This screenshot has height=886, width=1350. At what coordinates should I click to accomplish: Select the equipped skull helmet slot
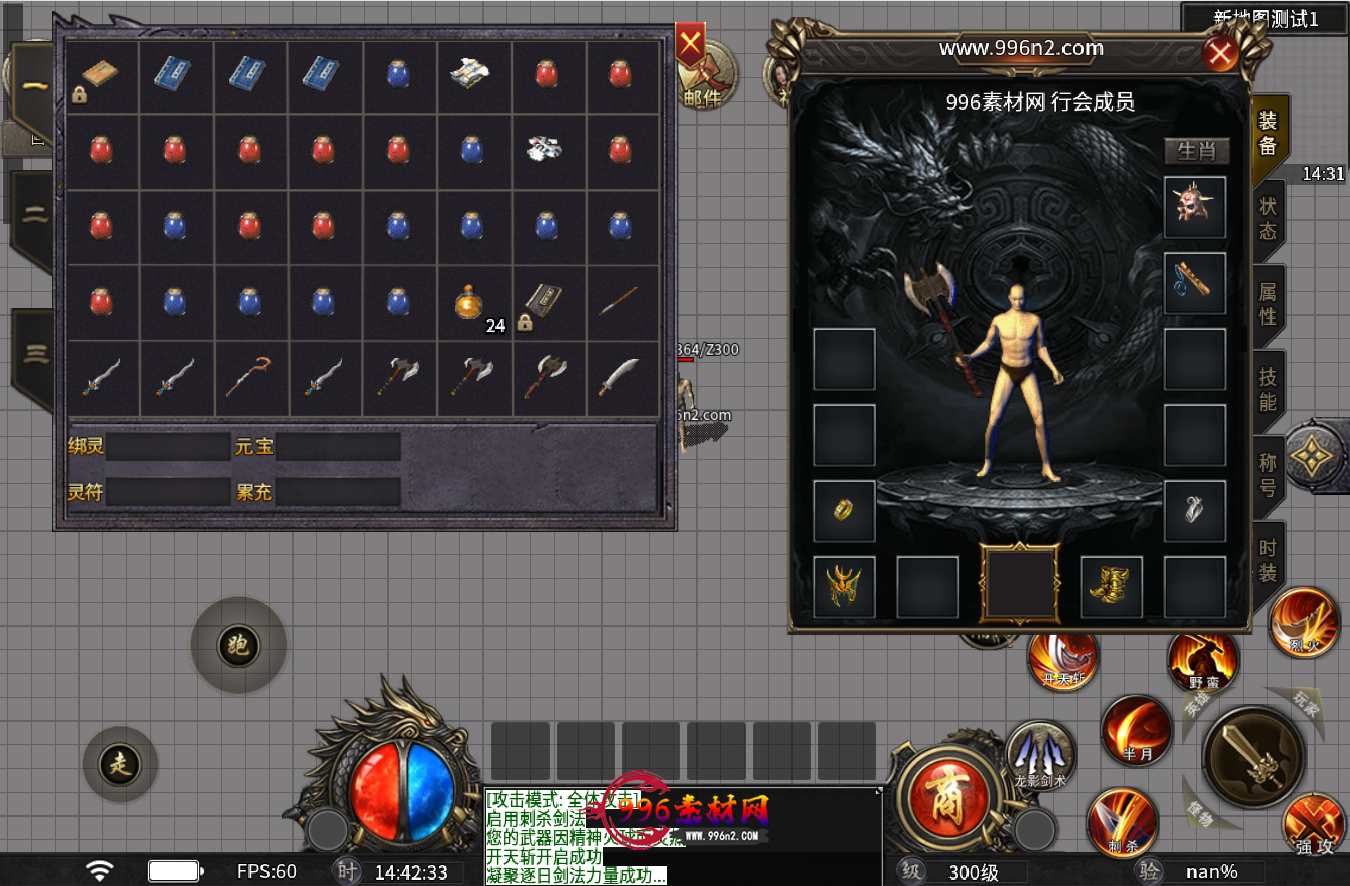(1195, 207)
